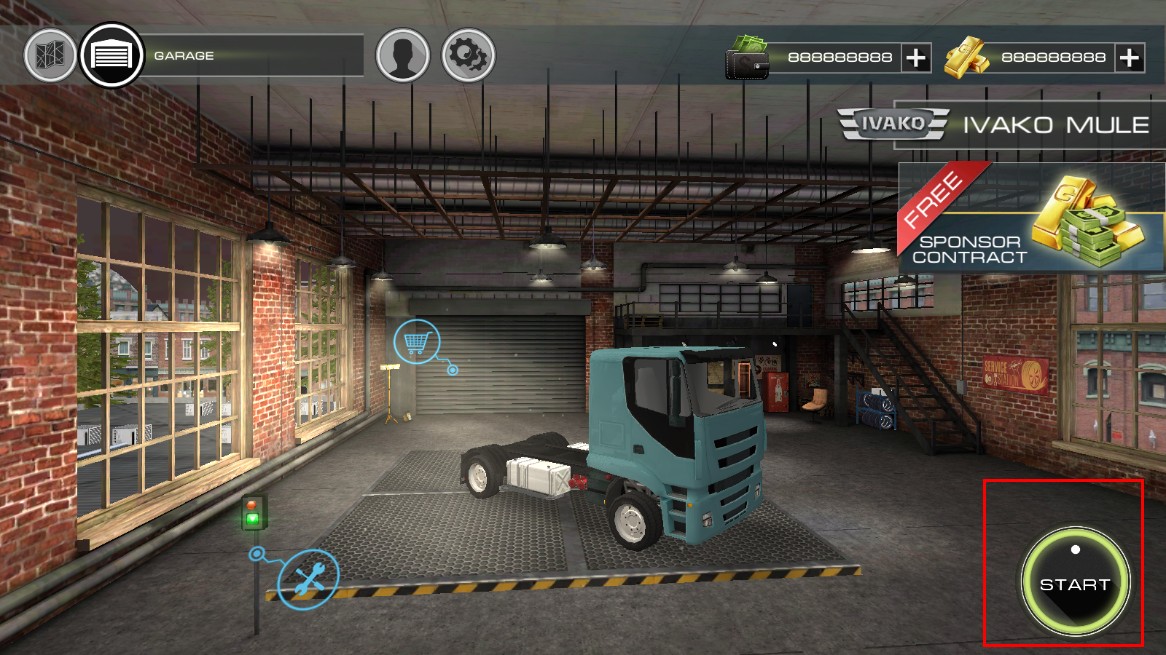Image resolution: width=1166 pixels, height=655 pixels.
Task: Add more gold bars with the plus button
Action: coord(1130,58)
